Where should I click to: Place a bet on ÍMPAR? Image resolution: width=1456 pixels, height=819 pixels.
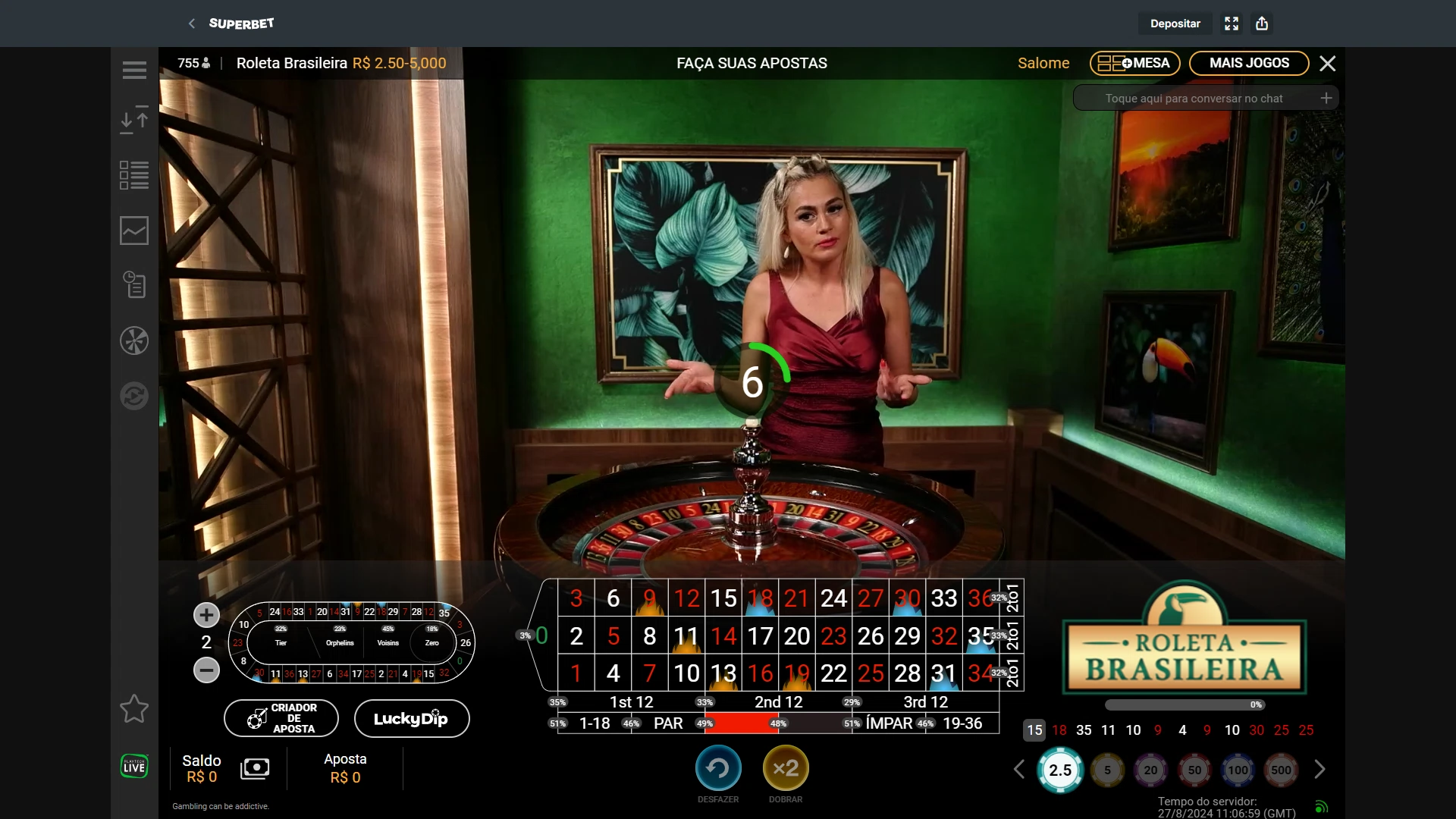click(x=889, y=723)
